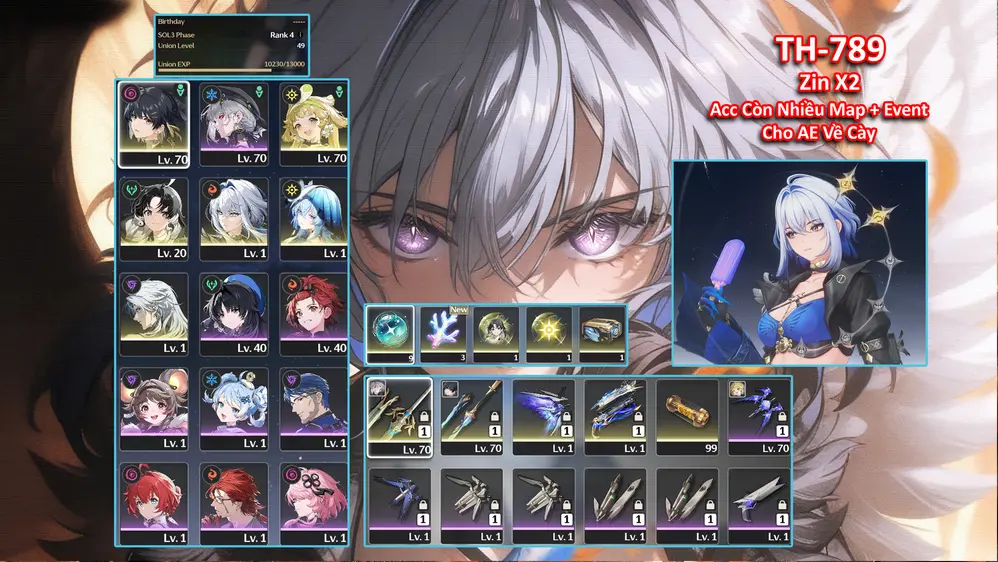Choose the purple feather-wing weapon
The width and height of the screenshot is (998, 562).
[x=544, y=417]
